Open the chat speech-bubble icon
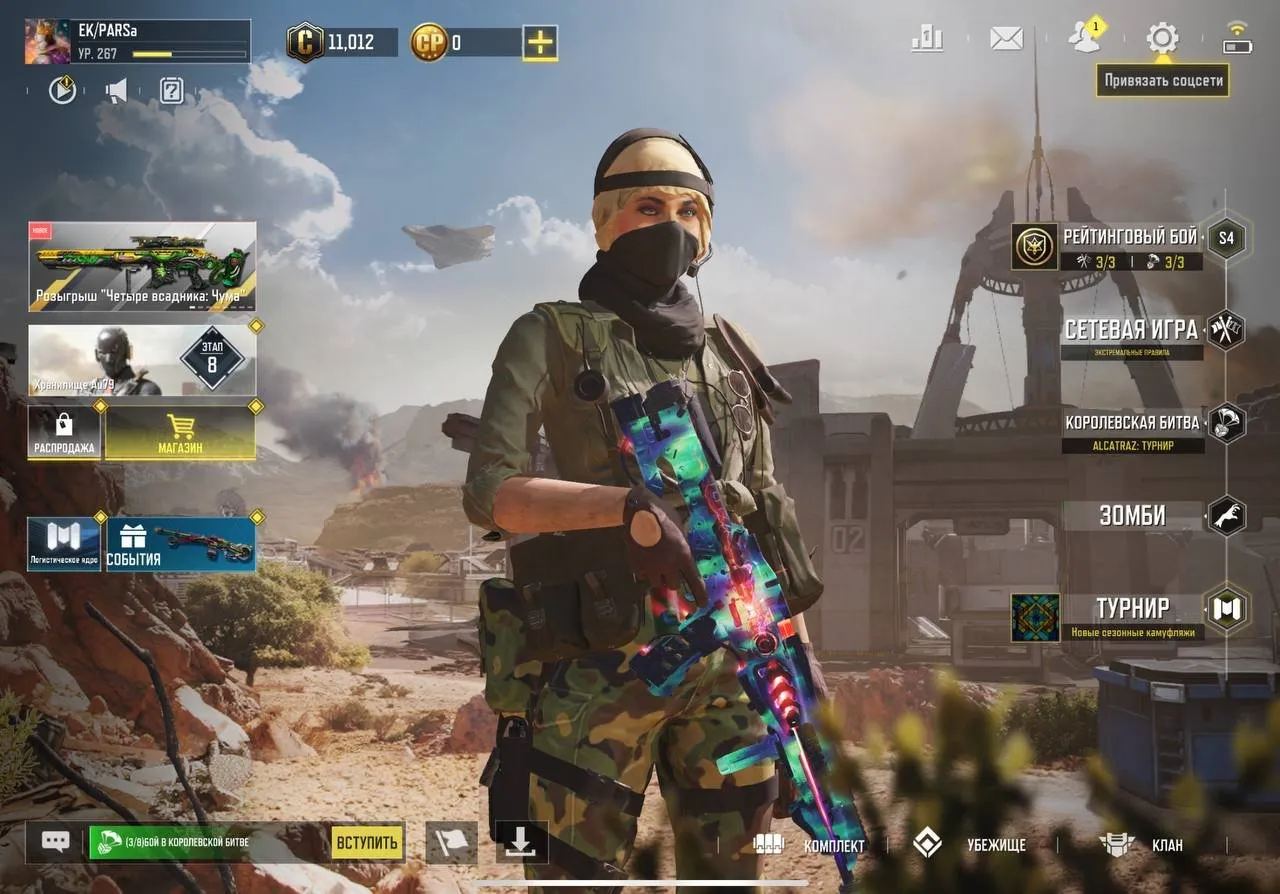Viewport: 1280px width, 894px height. [54, 842]
